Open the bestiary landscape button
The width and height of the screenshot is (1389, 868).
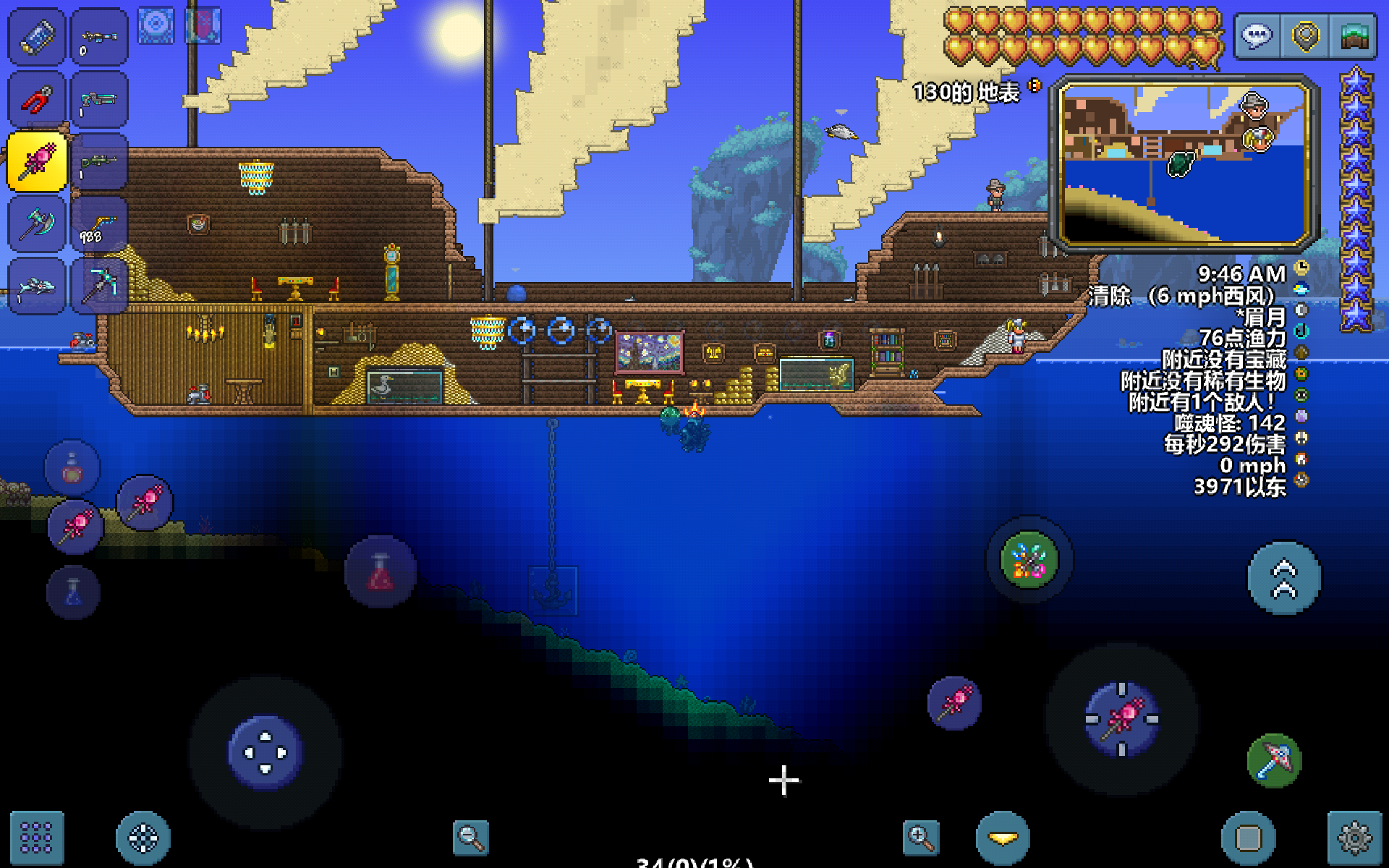pos(1354,36)
